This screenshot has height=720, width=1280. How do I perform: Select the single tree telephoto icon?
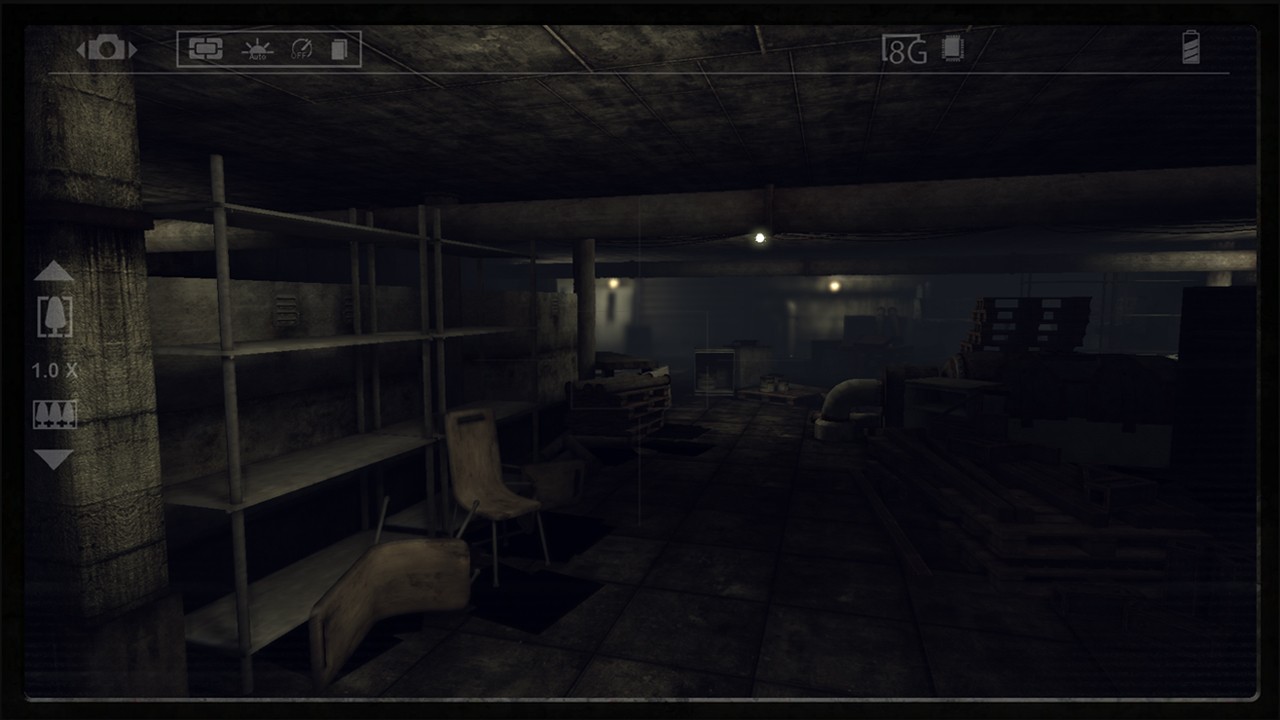pos(54,317)
